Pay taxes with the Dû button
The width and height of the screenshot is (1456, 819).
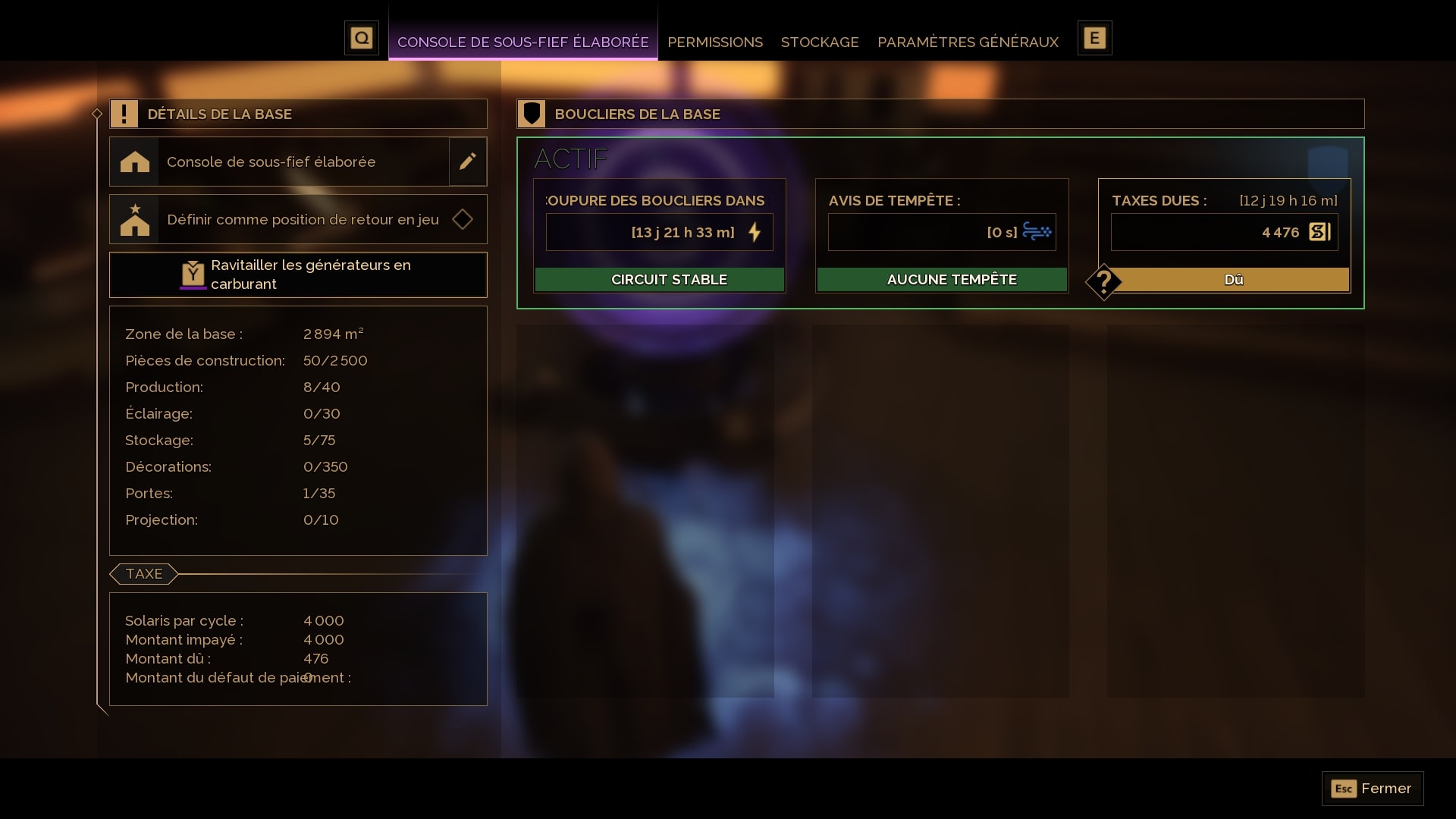[x=1233, y=280]
